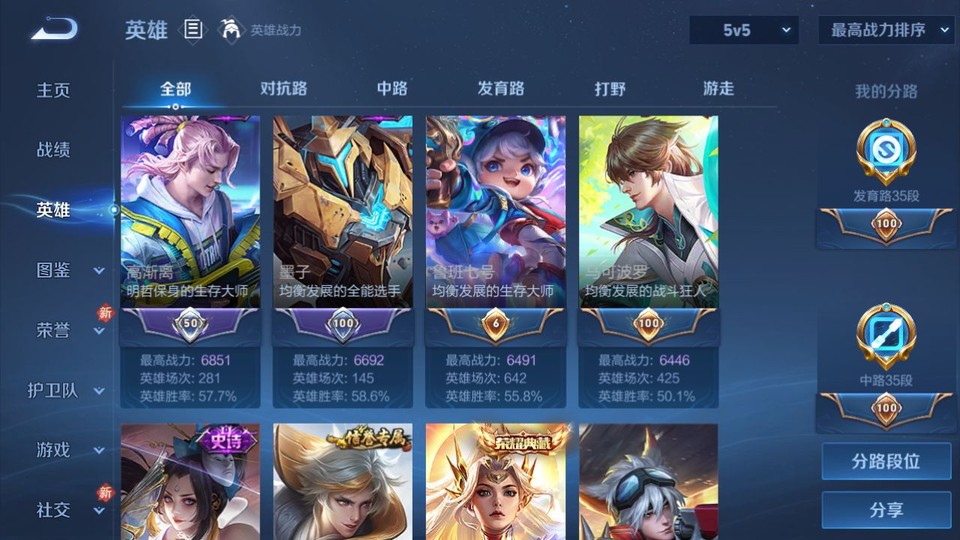The height and width of the screenshot is (540, 960).
Task: Open the 主页 sidebar entry
Action: (54, 90)
